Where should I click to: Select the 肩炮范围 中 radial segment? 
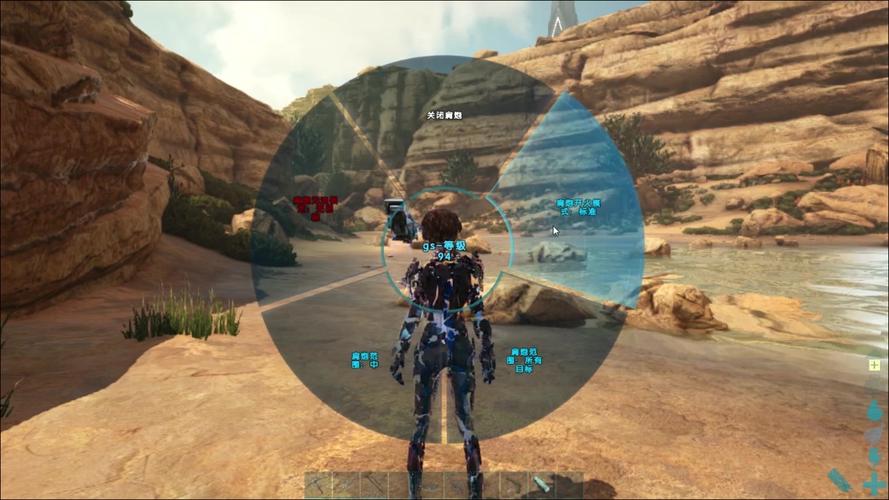click(x=364, y=360)
